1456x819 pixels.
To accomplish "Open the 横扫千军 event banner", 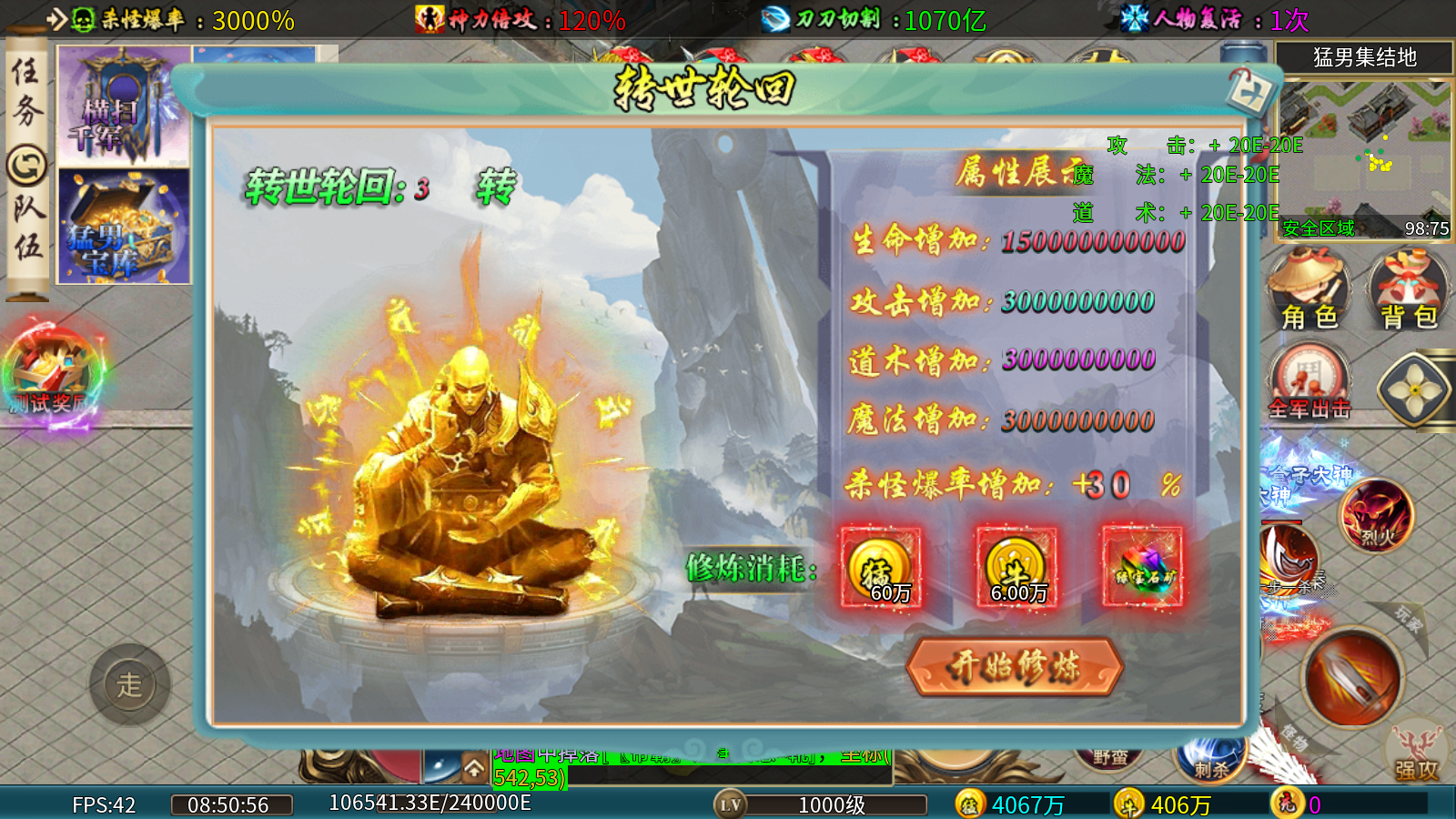I will tap(124, 106).
